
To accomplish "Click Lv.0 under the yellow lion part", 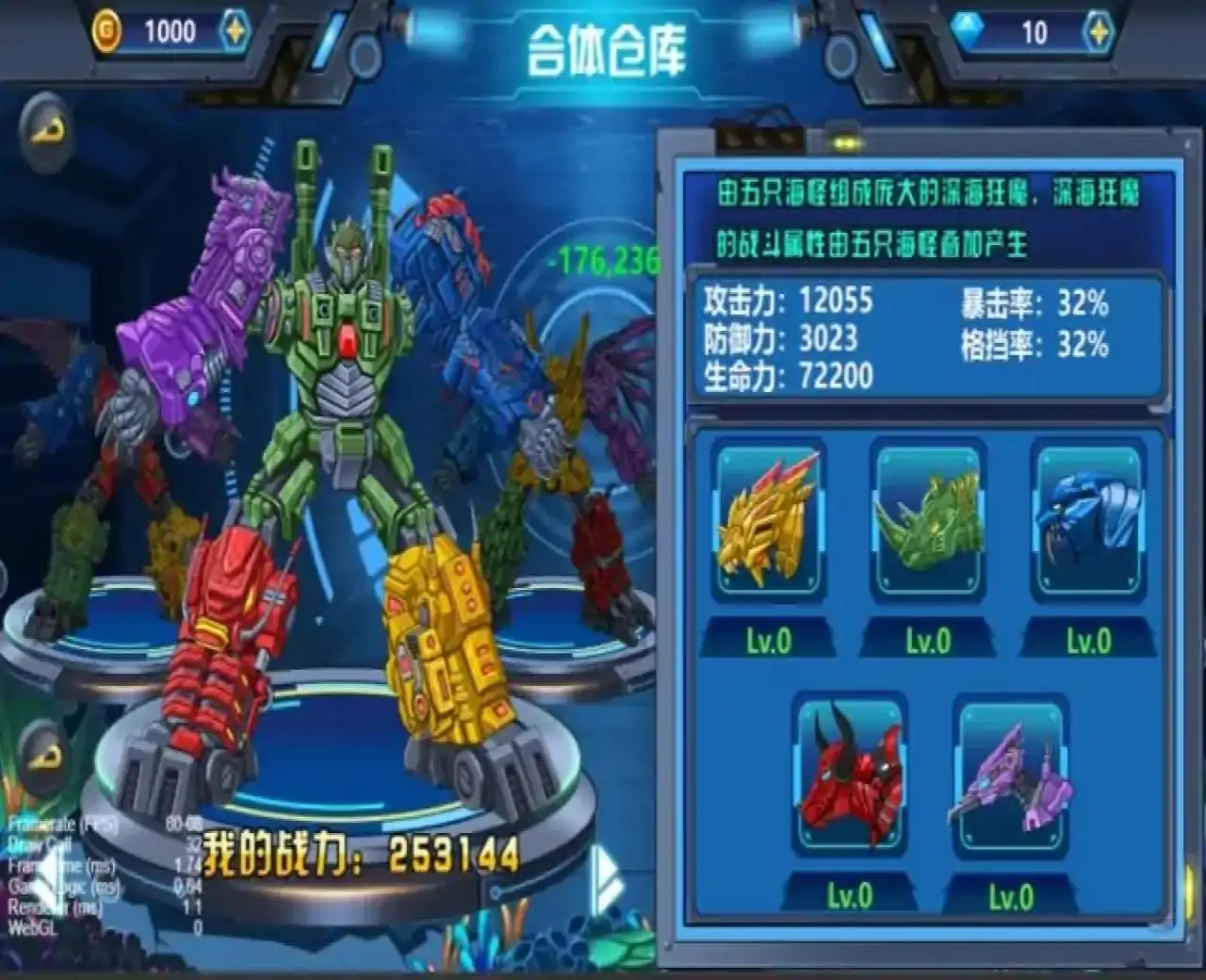I will tap(768, 639).
